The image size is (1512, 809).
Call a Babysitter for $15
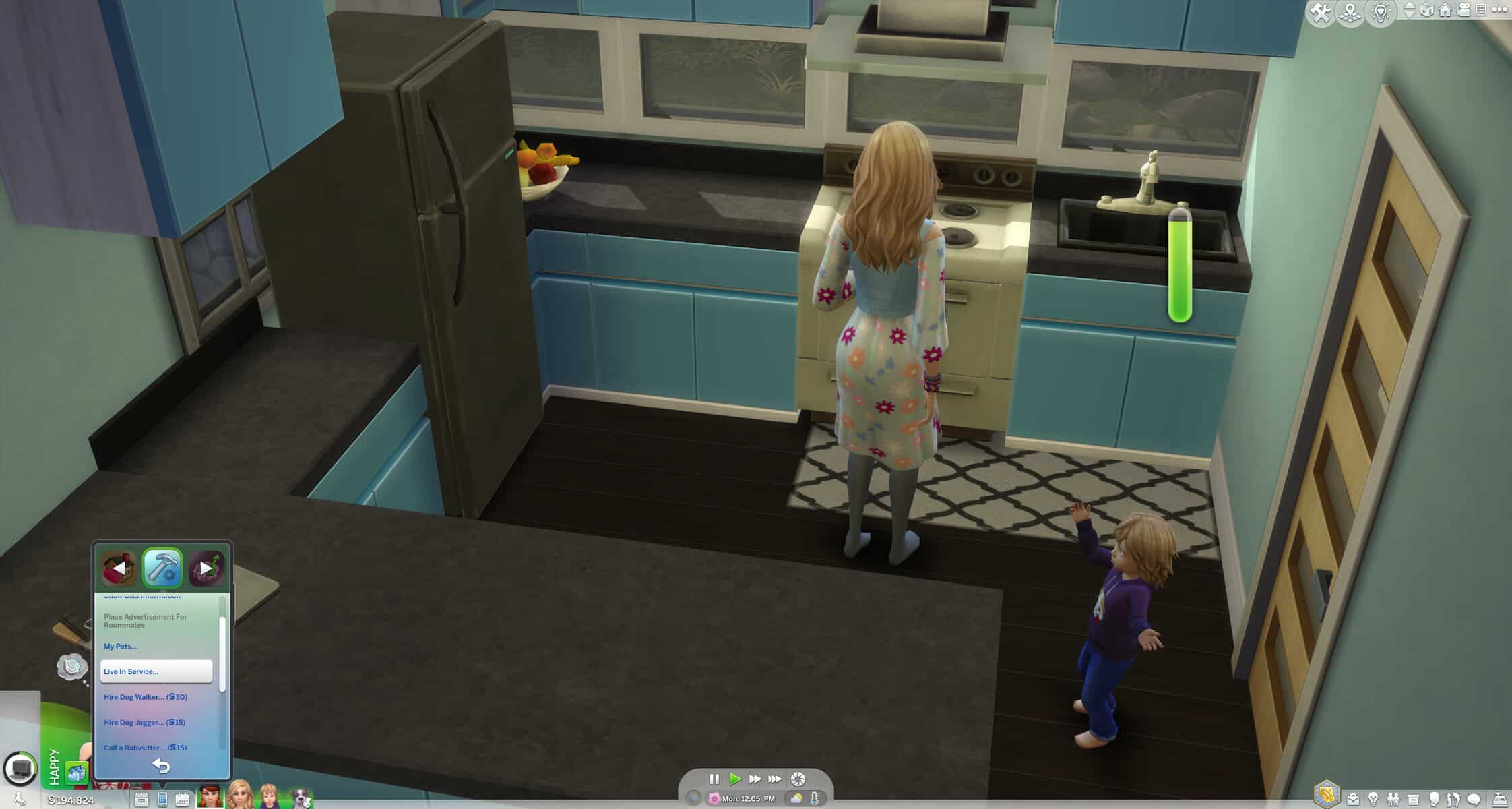[x=145, y=747]
